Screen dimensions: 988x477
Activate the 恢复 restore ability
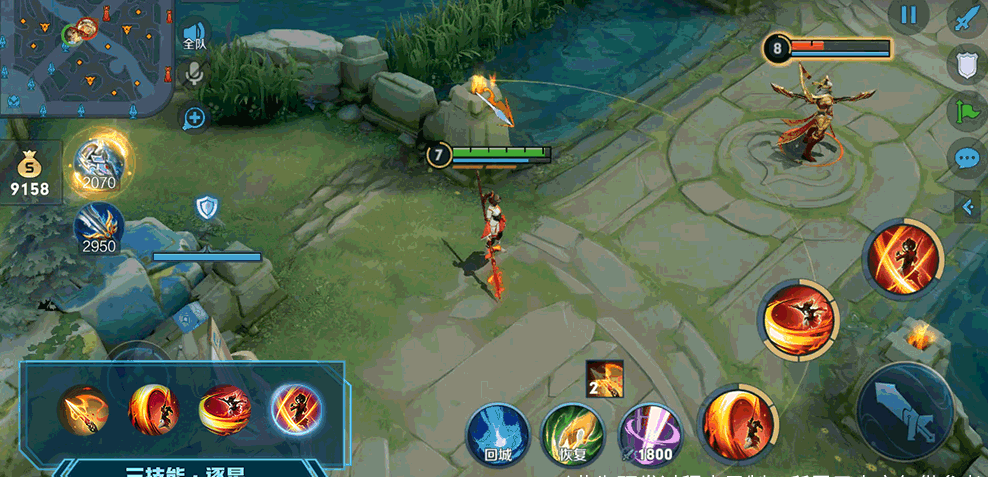(572, 436)
